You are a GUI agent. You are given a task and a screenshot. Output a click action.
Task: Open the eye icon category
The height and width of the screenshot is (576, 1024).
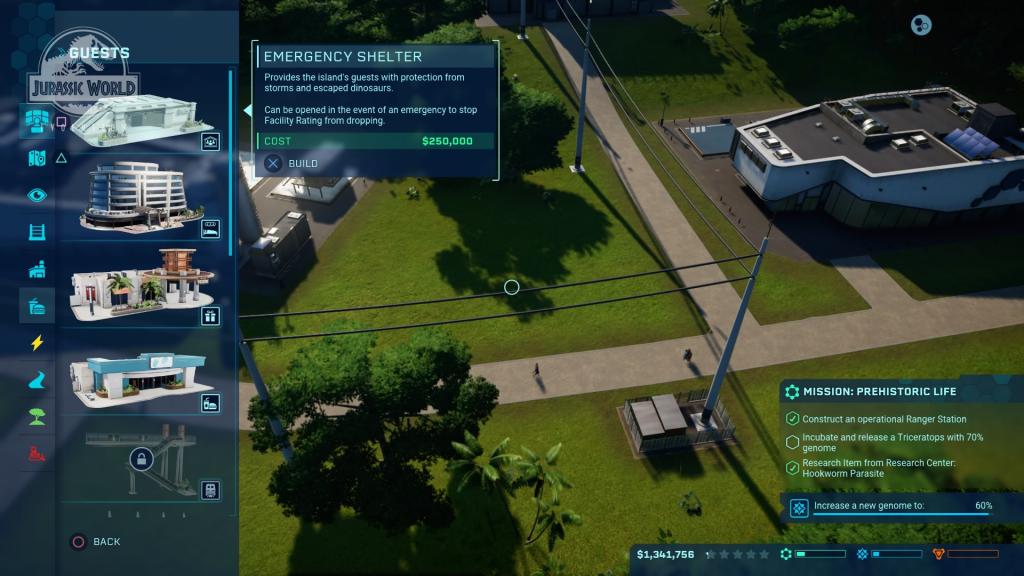coord(37,195)
